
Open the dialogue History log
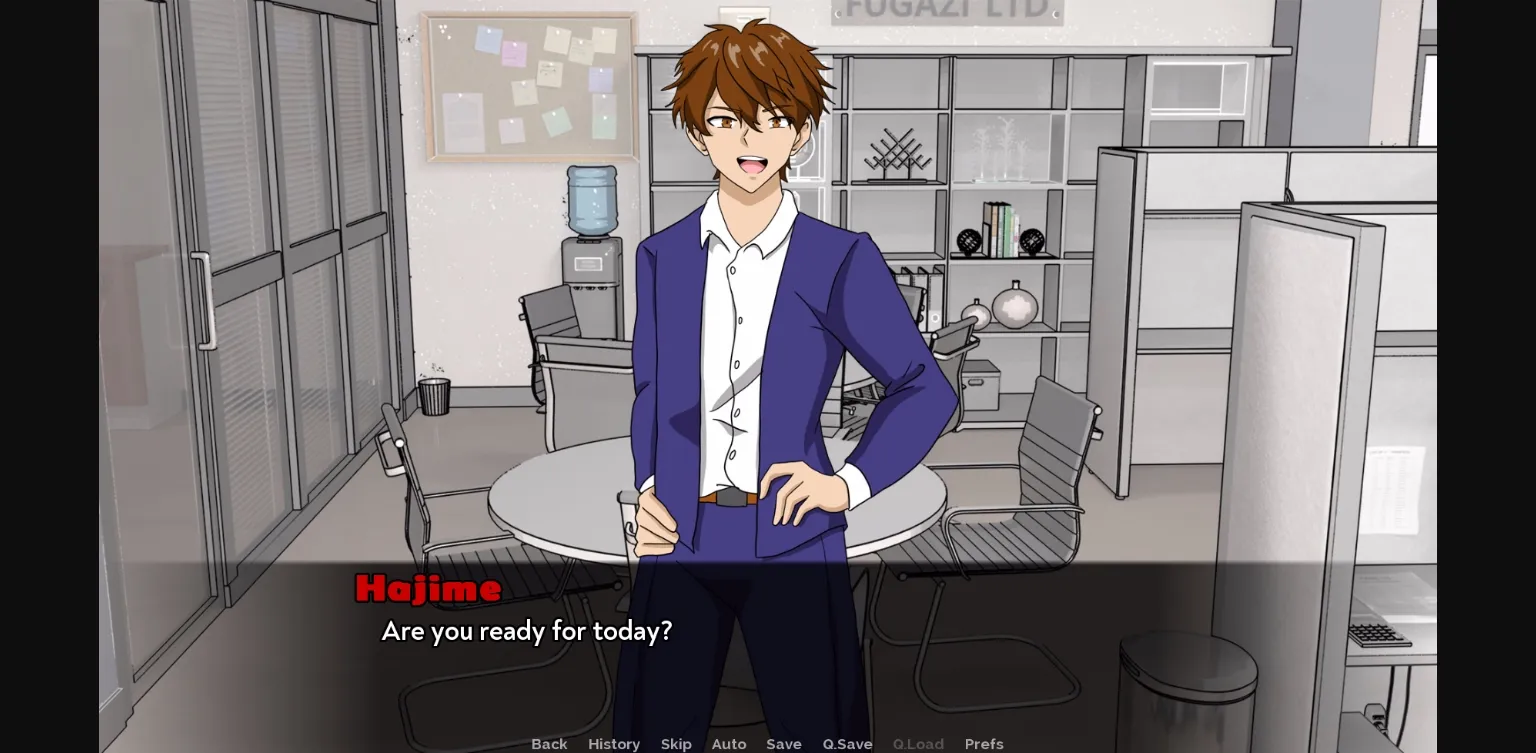point(613,744)
